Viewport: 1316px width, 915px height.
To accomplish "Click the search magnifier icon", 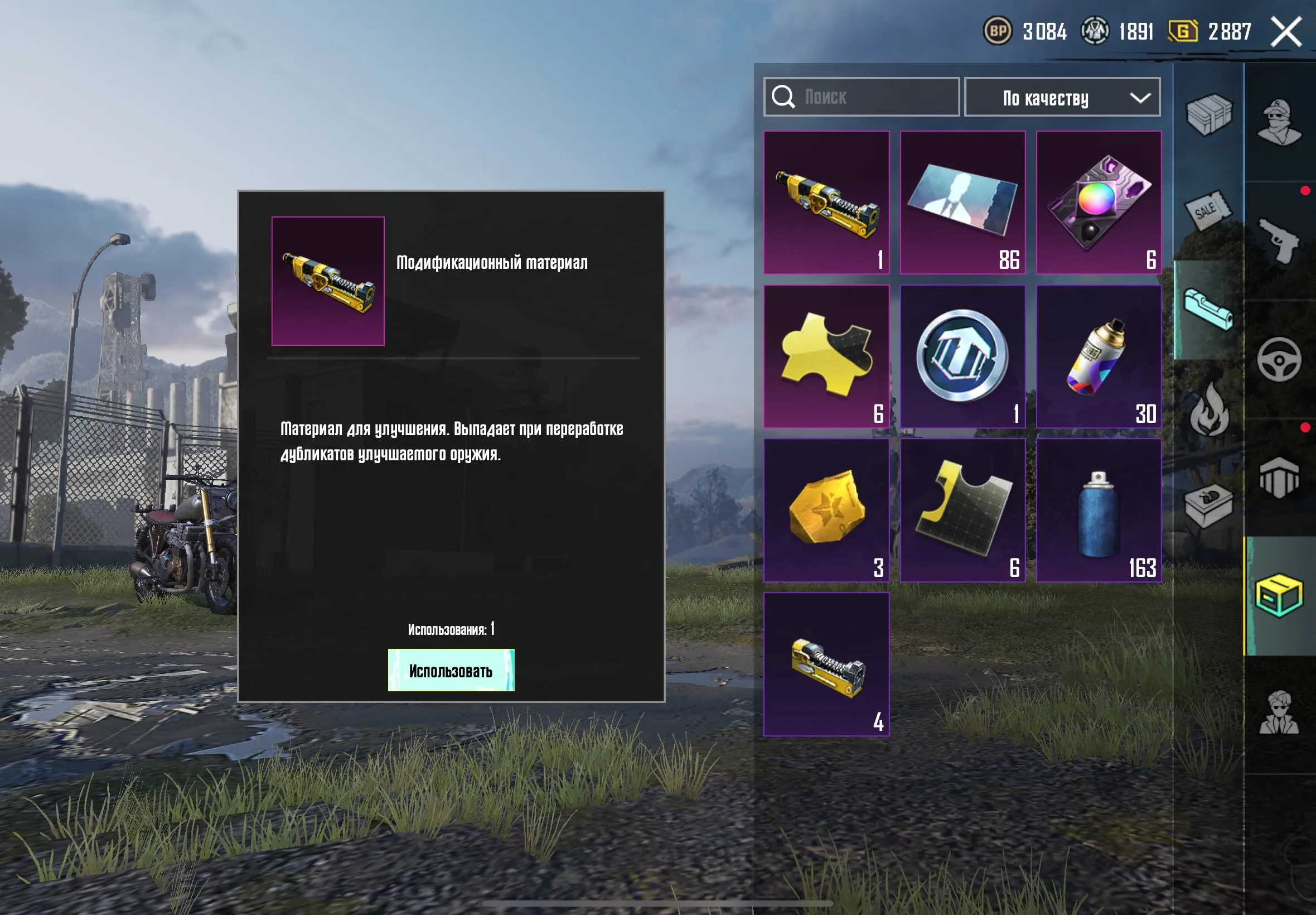I will click(x=785, y=98).
